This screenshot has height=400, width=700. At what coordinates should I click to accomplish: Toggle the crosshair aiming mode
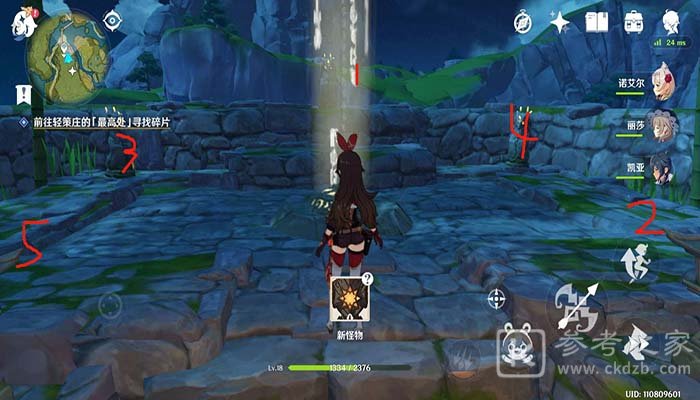click(496, 299)
